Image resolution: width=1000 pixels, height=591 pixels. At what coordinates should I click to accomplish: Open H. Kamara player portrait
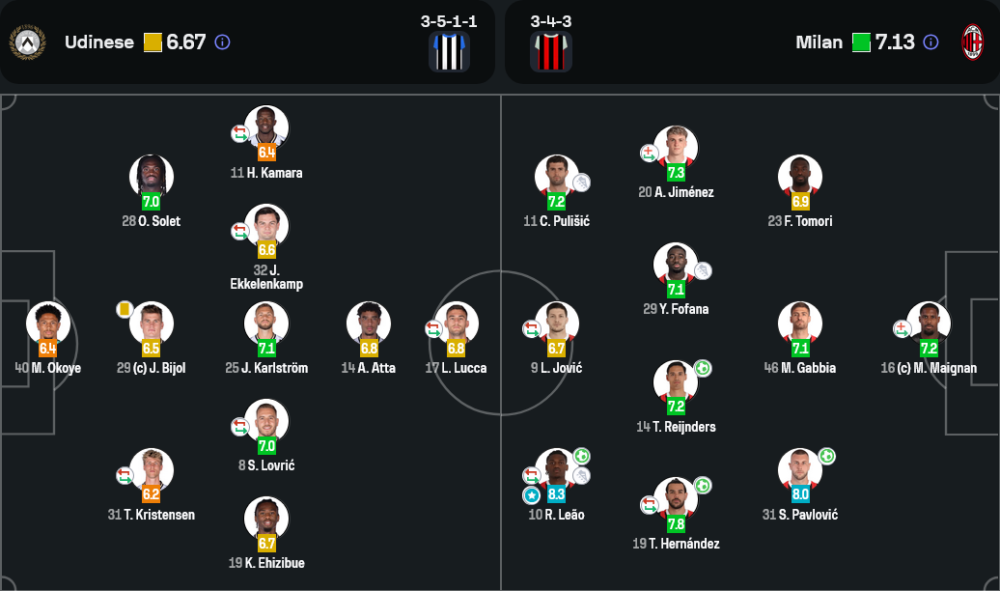click(x=266, y=127)
